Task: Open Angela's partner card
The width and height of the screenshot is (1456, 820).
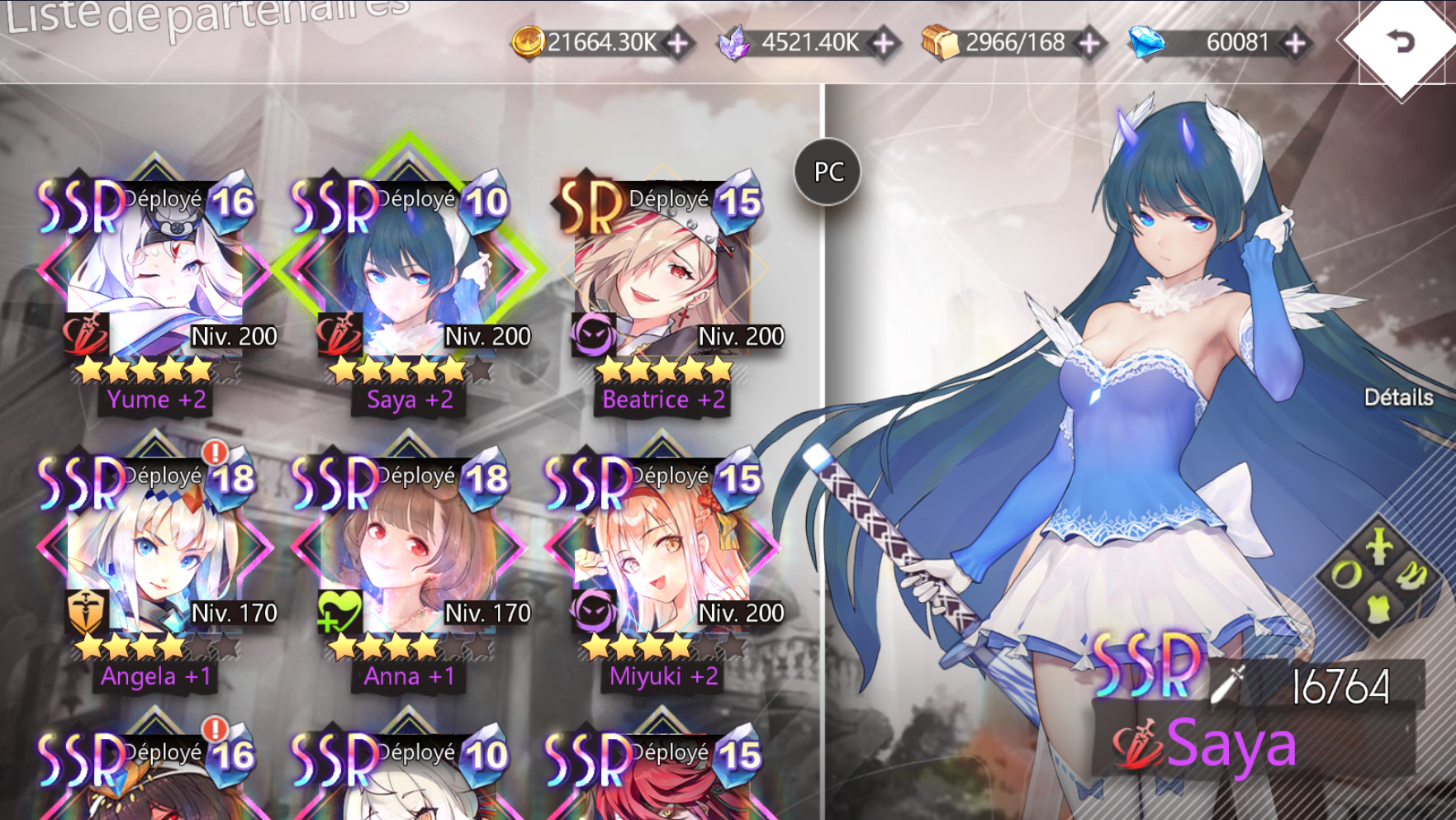Action: point(155,549)
